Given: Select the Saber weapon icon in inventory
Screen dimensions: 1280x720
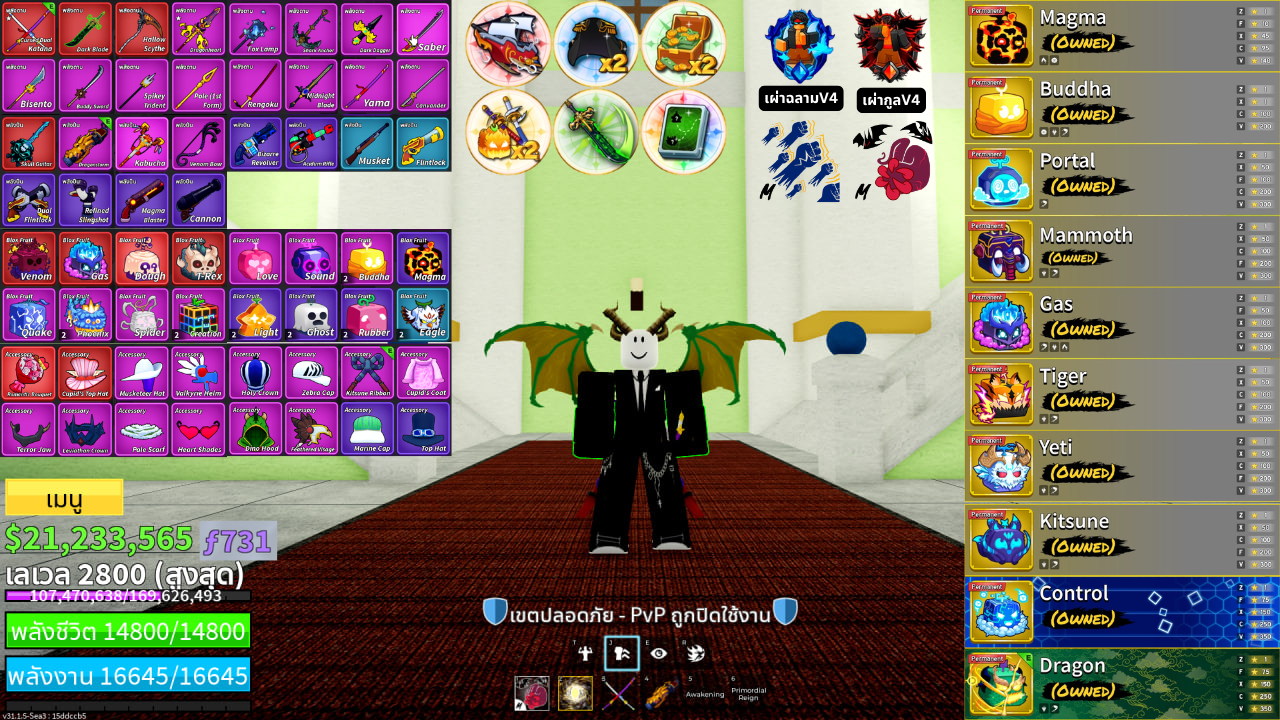Looking at the screenshot, I should [x=424, y=30].
